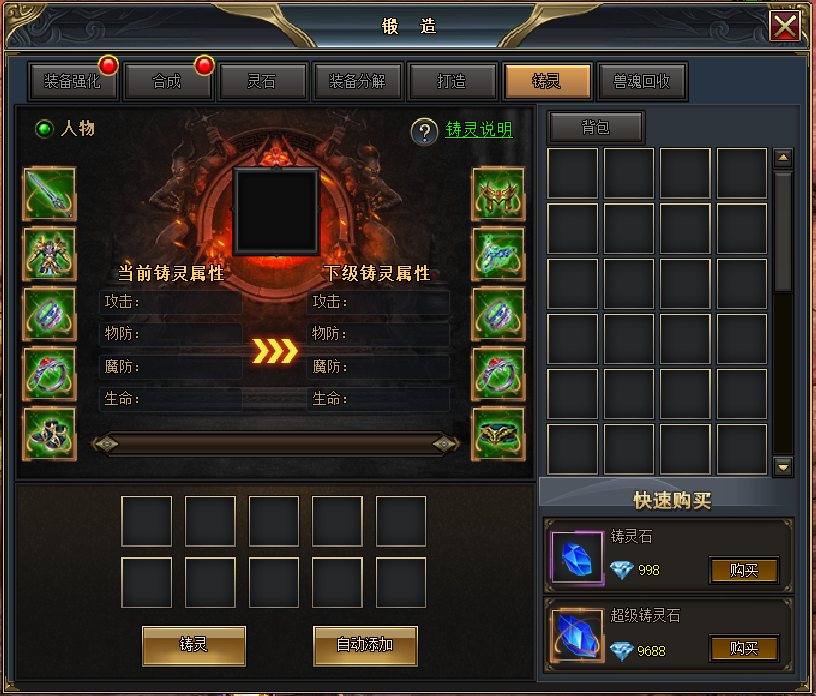
Task: Open the 合成 tab
Action: click(167, 82)
